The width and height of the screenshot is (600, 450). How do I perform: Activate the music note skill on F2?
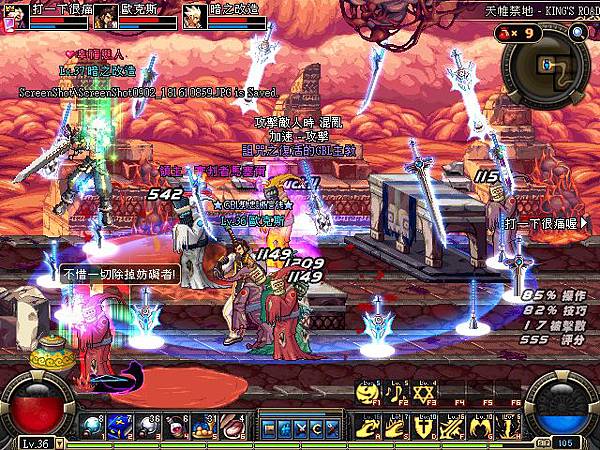(x=396, y=393)
